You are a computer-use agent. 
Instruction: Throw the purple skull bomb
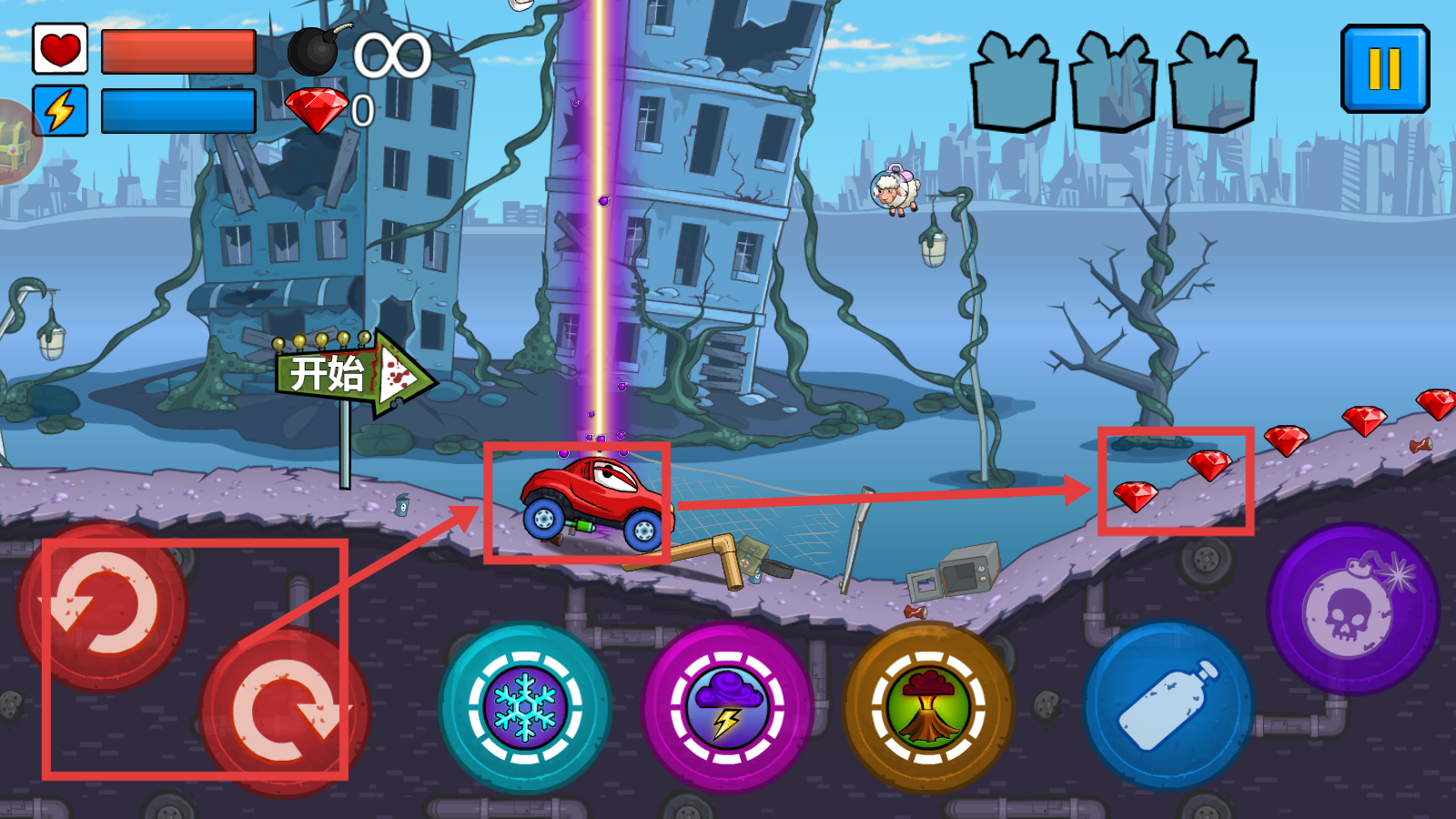[x=1352, y=609]
